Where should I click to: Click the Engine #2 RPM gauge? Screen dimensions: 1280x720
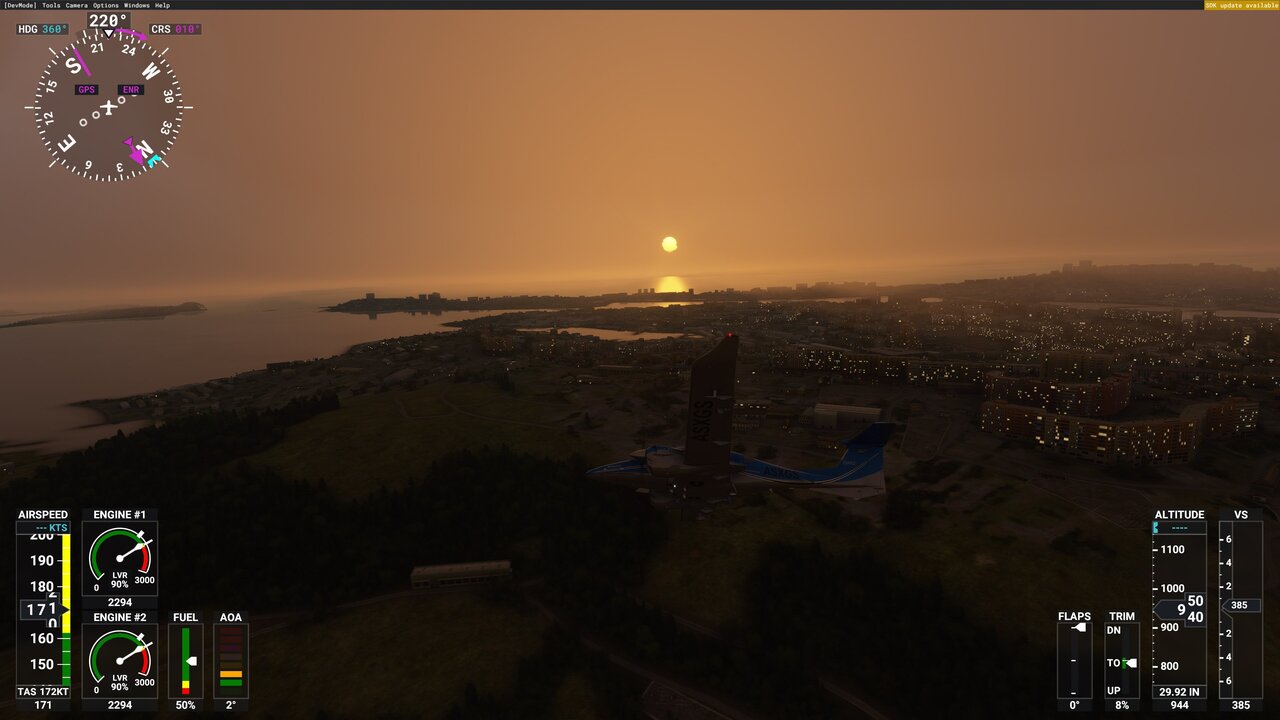pos(119,658)
